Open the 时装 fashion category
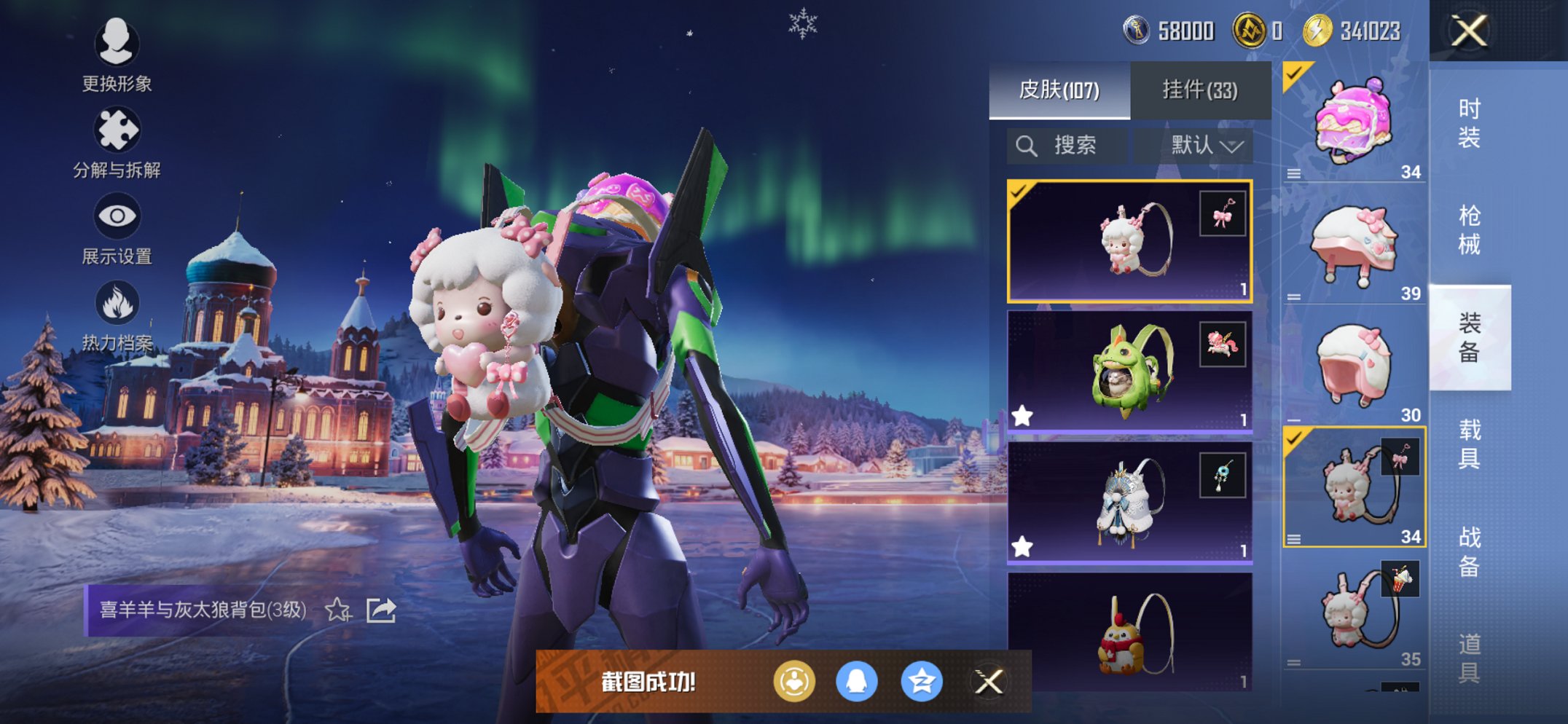The image size is (1568, 724). click(1469, 123)
